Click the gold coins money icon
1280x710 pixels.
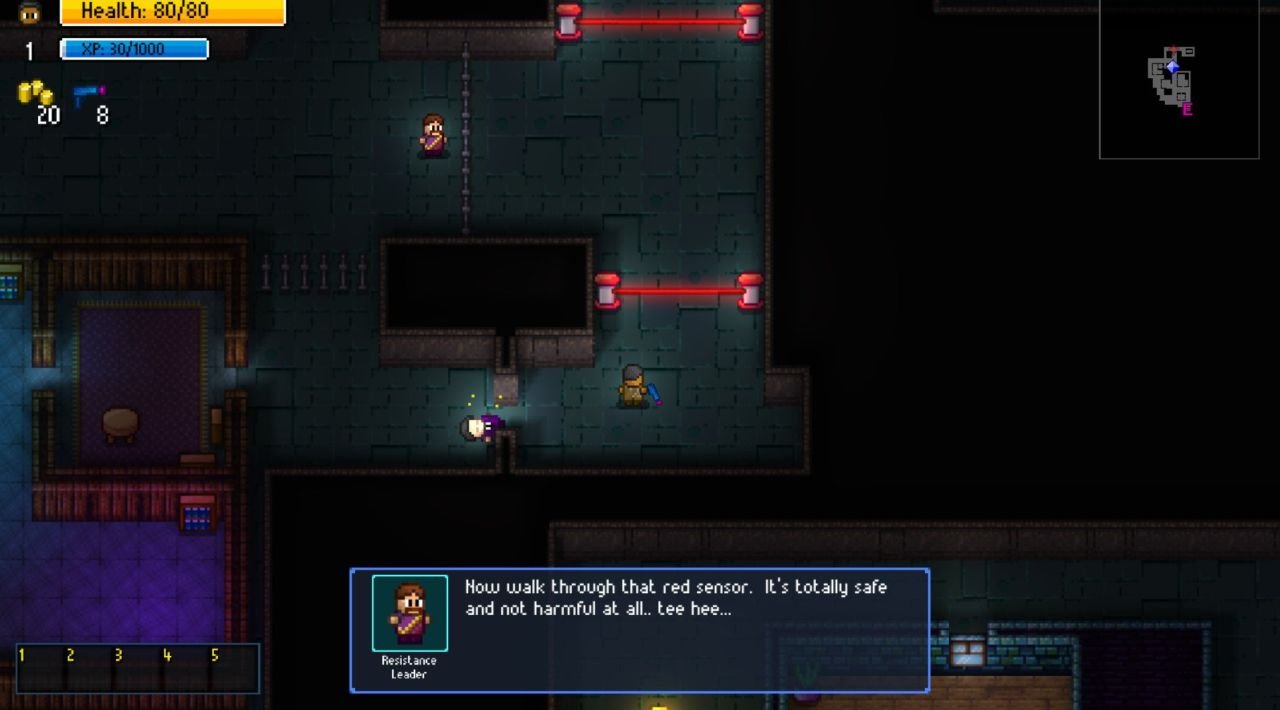click(x=34, y=94)
